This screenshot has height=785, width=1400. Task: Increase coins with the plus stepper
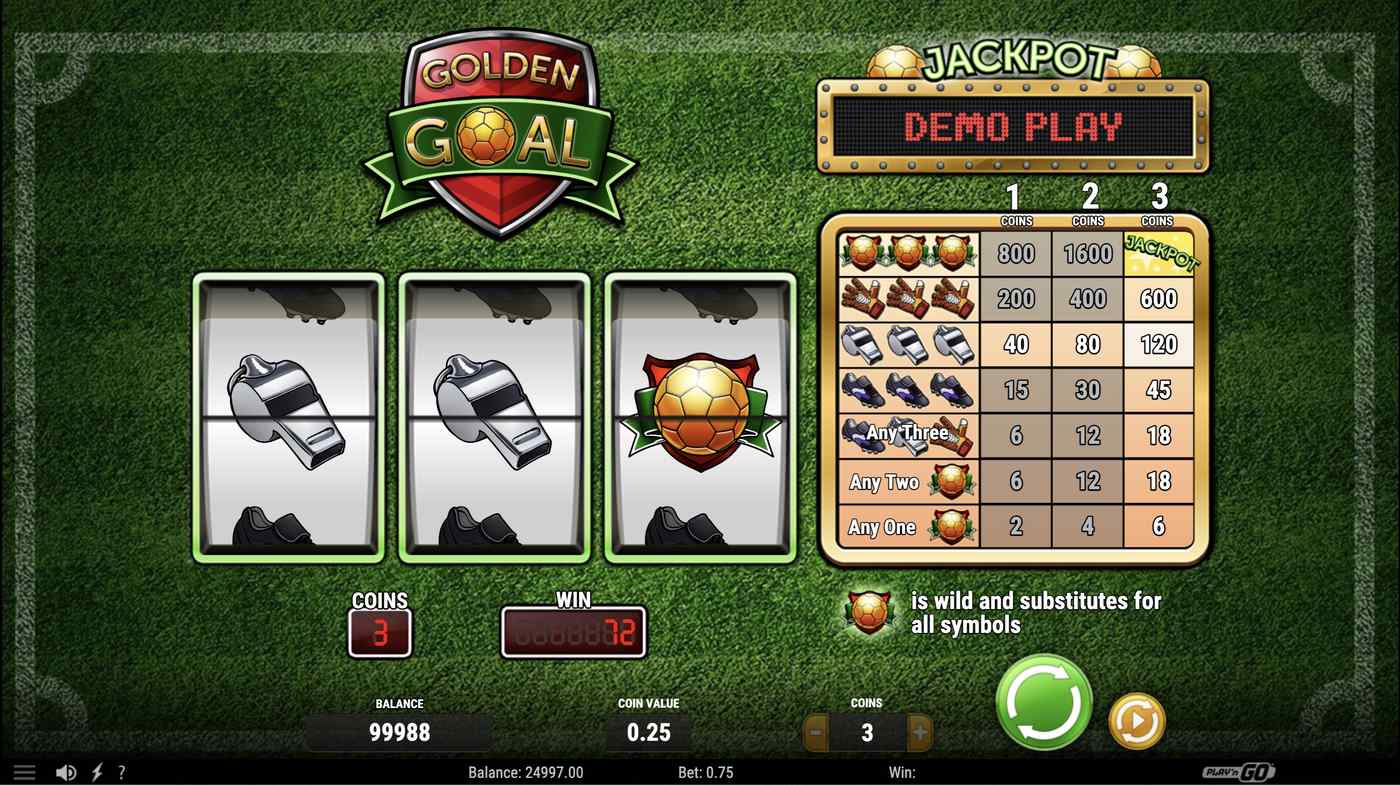[918, 732]
